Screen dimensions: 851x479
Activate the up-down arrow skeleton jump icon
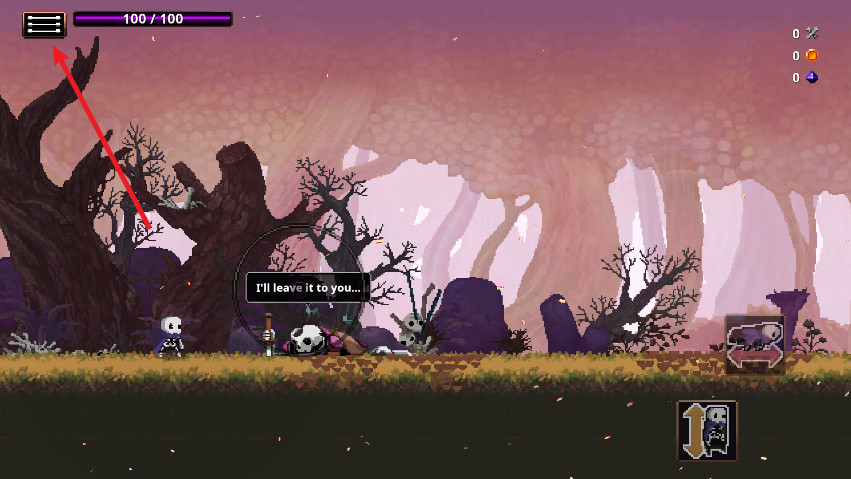[x=707, y=430]
